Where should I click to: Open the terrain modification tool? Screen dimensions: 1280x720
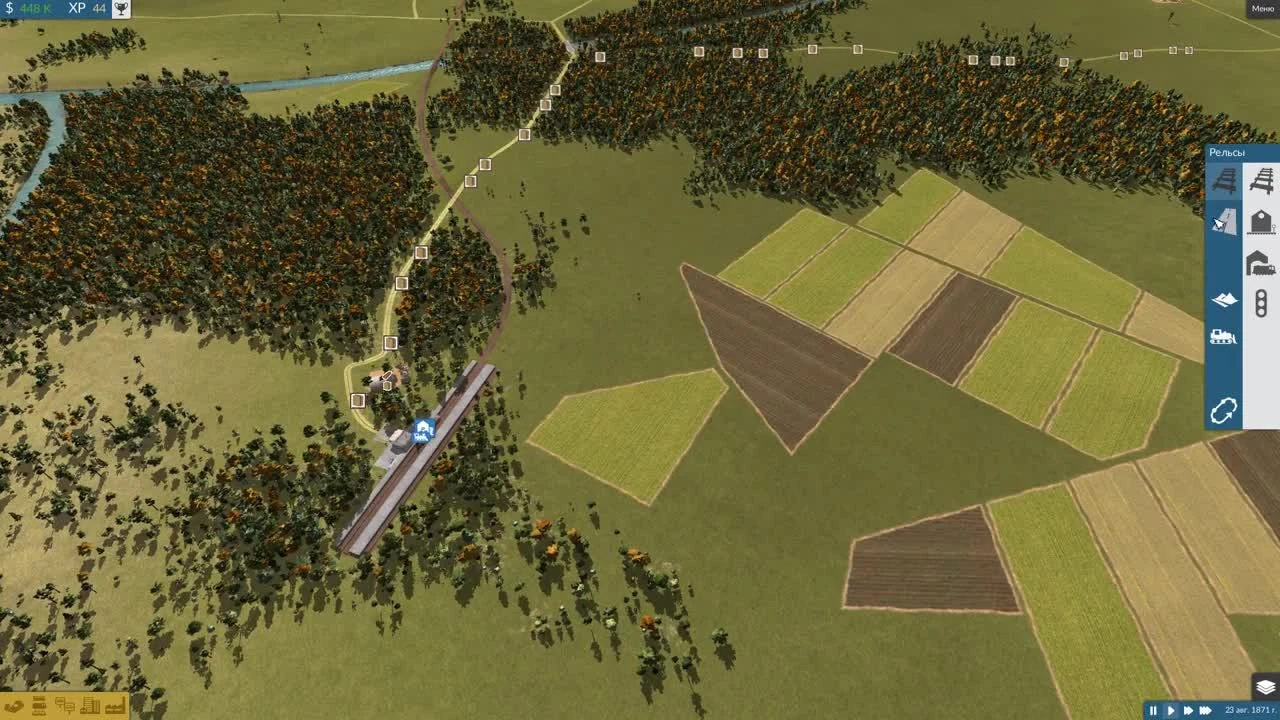(x=1224, y=298)
